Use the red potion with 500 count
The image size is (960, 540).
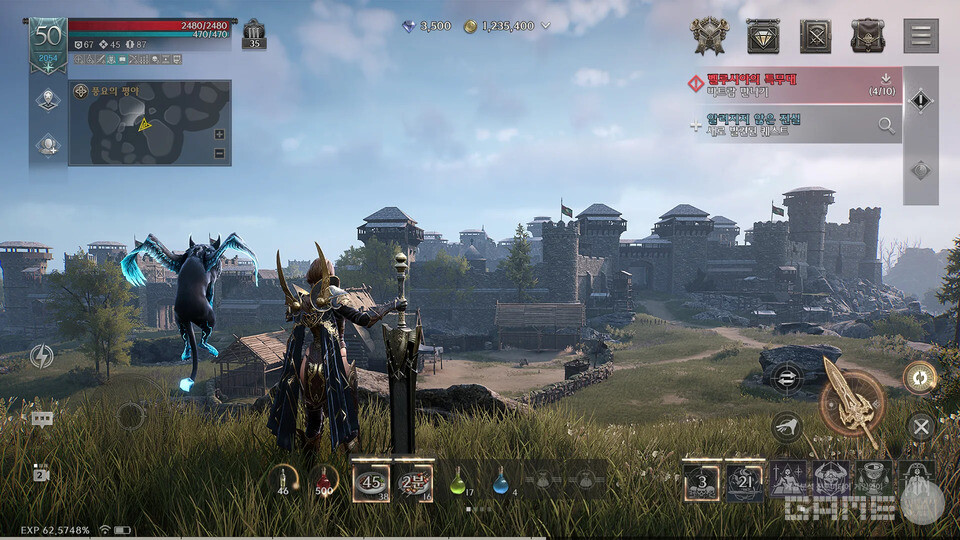coord(323,481)
